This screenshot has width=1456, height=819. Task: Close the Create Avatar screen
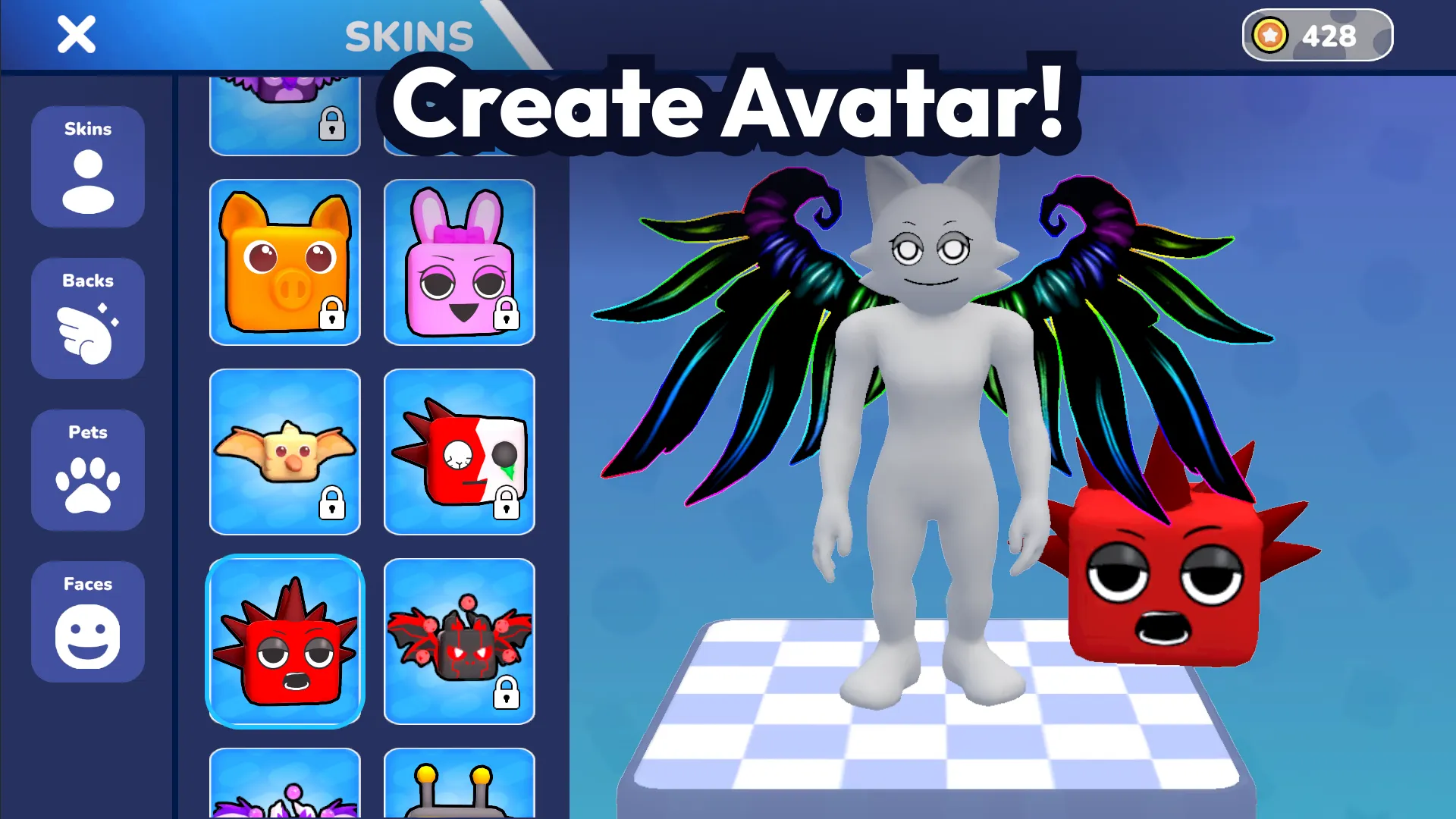75,35
